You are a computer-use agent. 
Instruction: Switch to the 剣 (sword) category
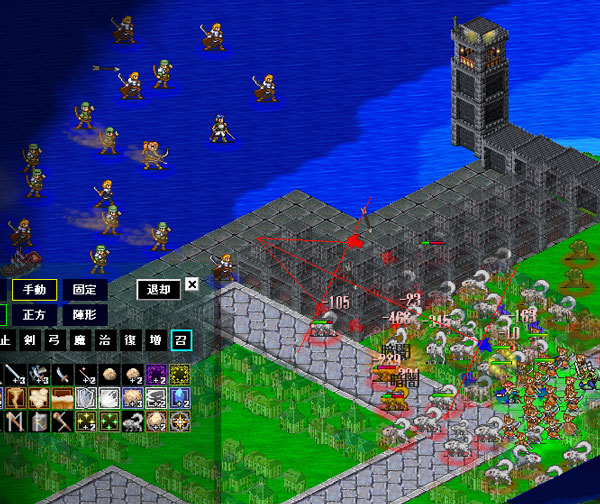pos(30,340)
